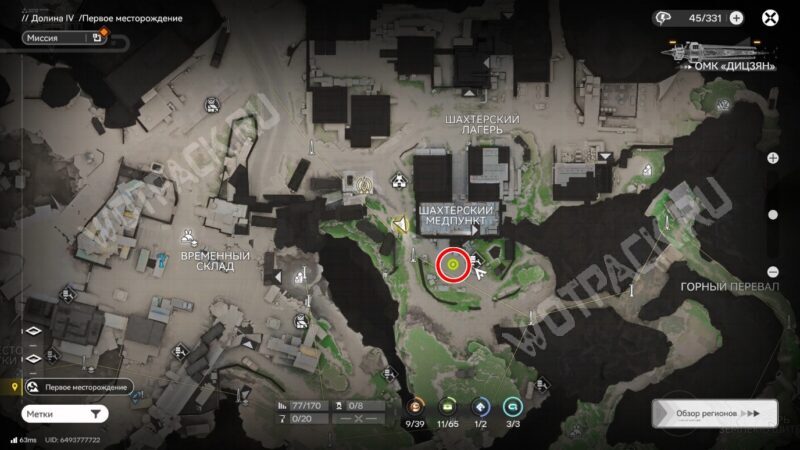Image resolution: width=800 pixels, height=450 pixels.
Task: Show the green chest counter 11/65
Action: 448,407
